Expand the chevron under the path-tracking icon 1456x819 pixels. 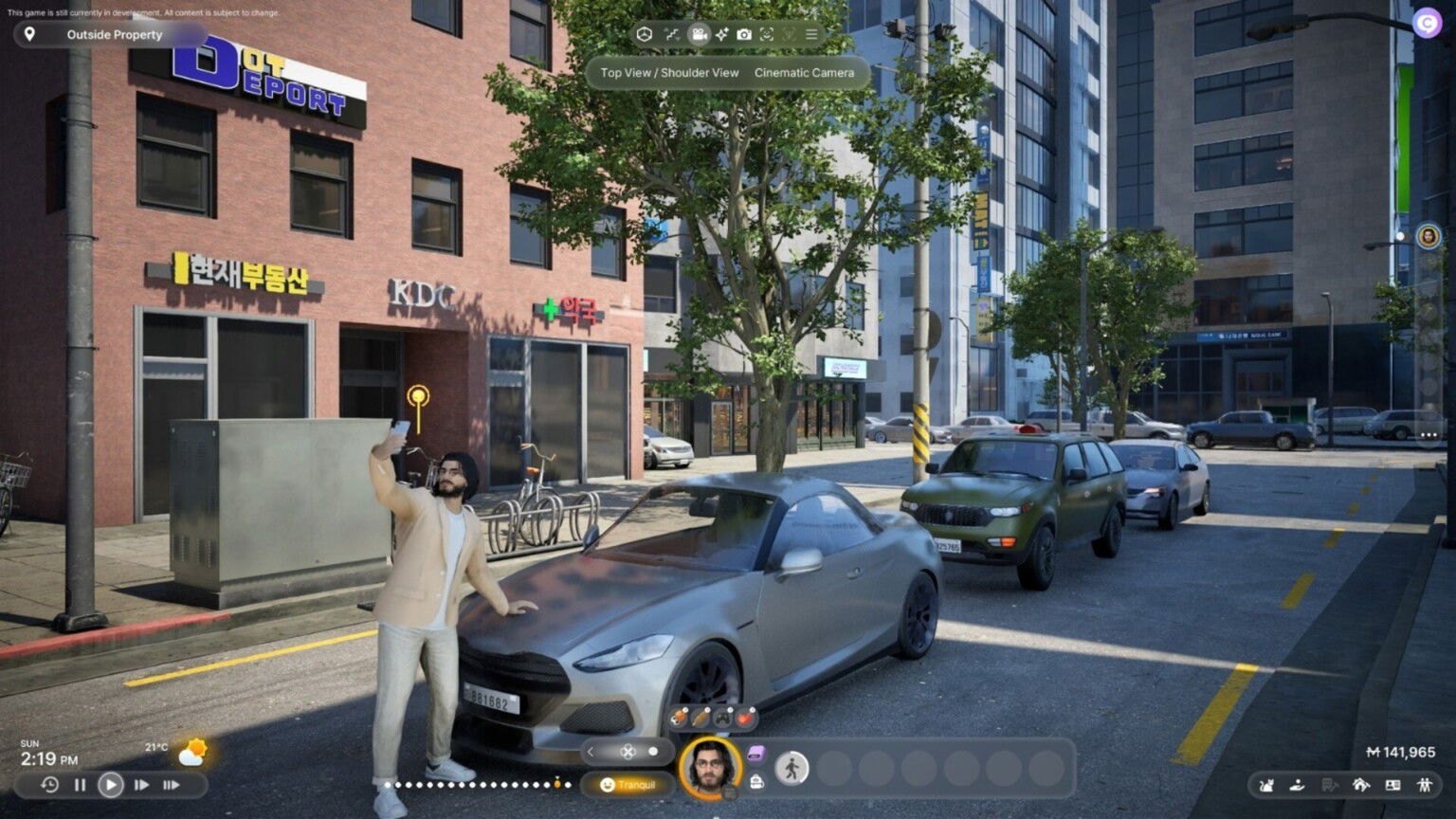pyautogui.click(x=678, y=40)
